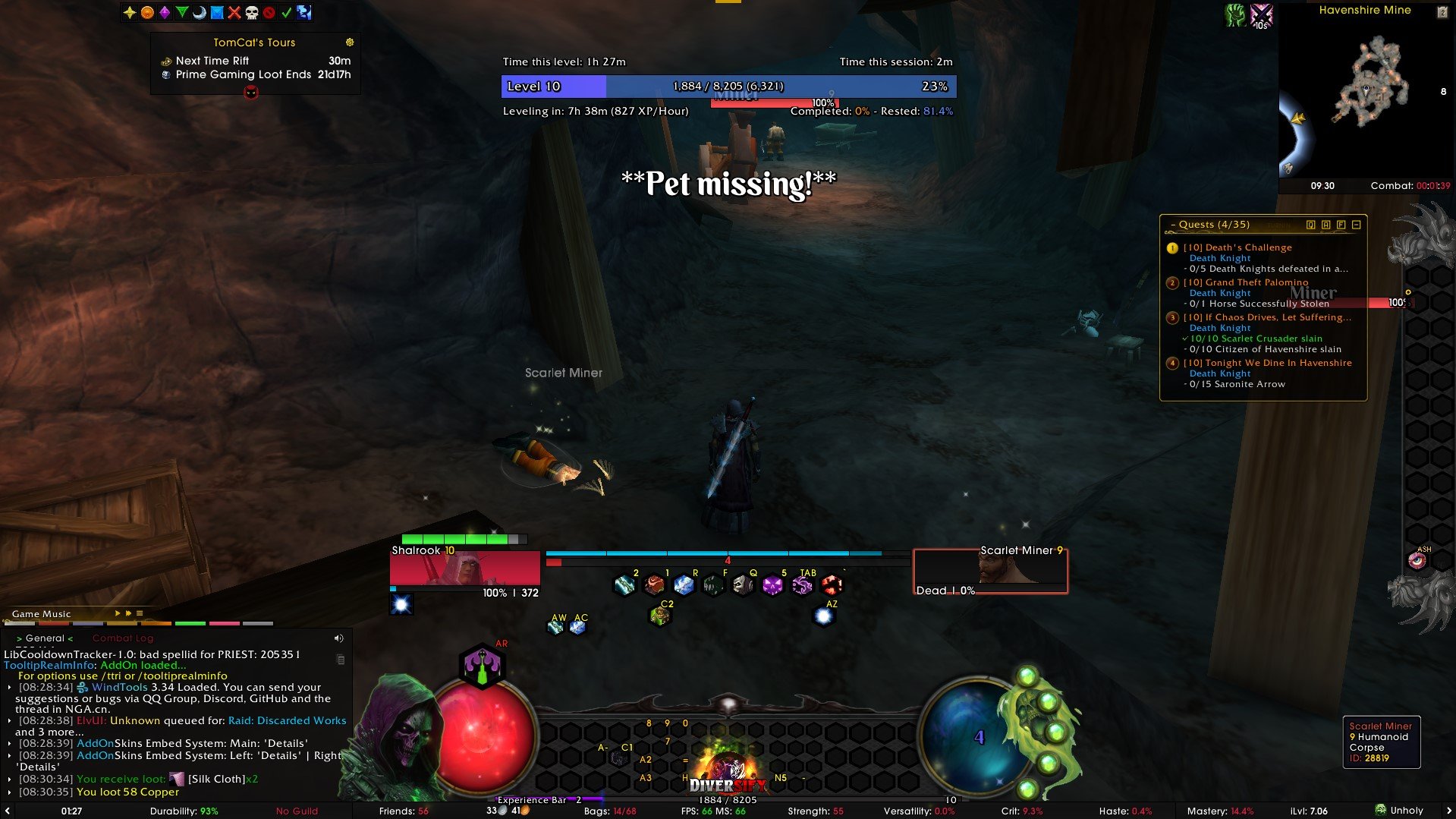Viewport: 1456px width, 819px height.
Task: Toggle the chat voice speaker icon
Action: click(339, 638)
